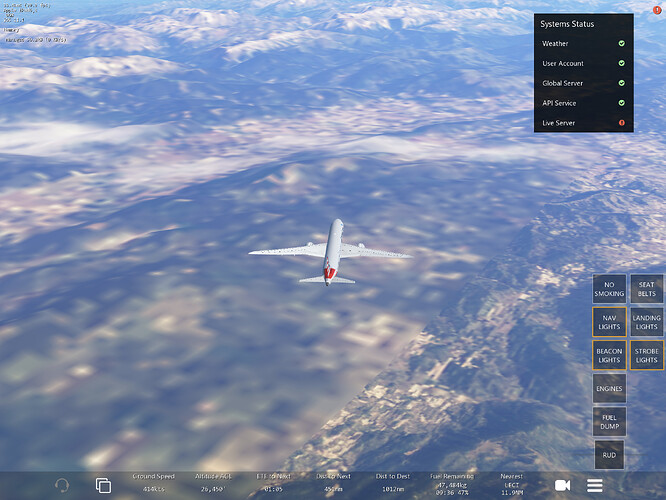
Task: Turn off the Nav Lights
Action: pyautogui.click(x=609, y=322)
